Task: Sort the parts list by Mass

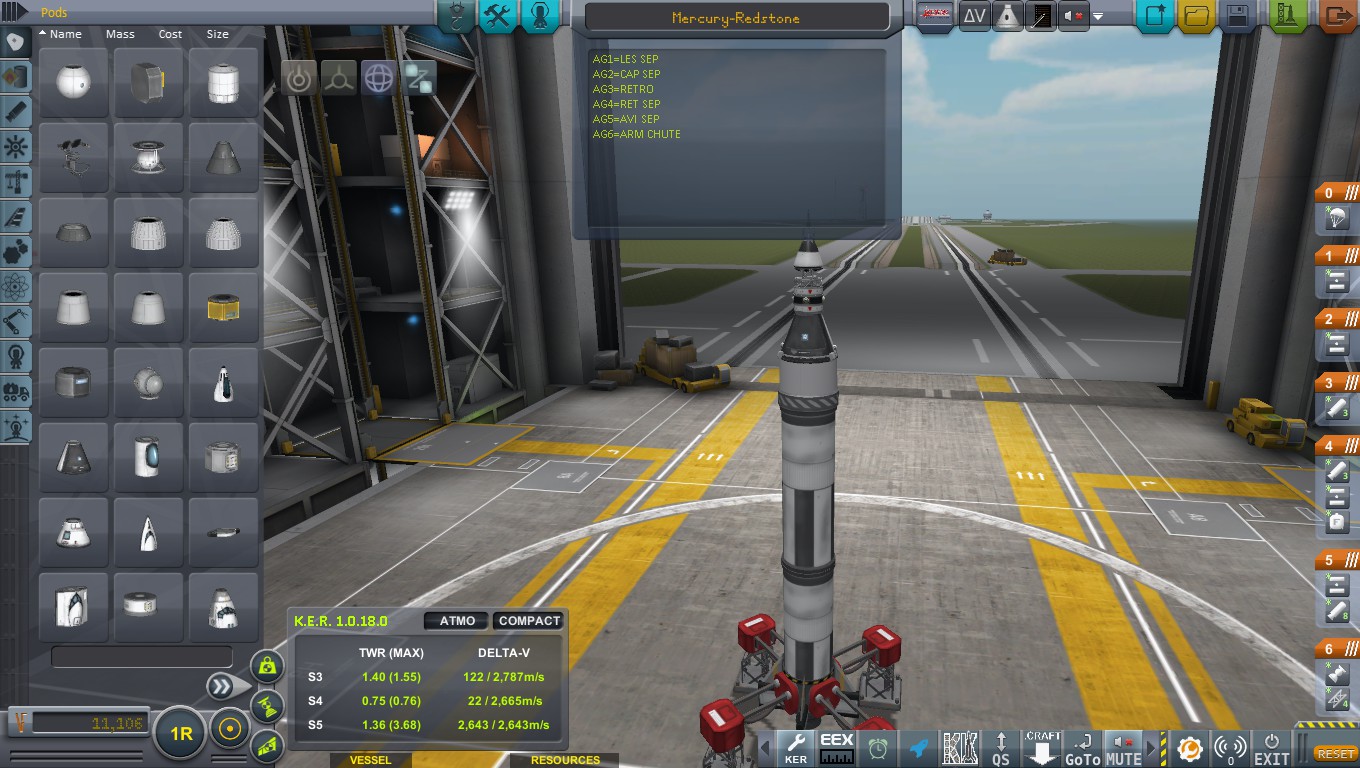Action: click(120, 34)
